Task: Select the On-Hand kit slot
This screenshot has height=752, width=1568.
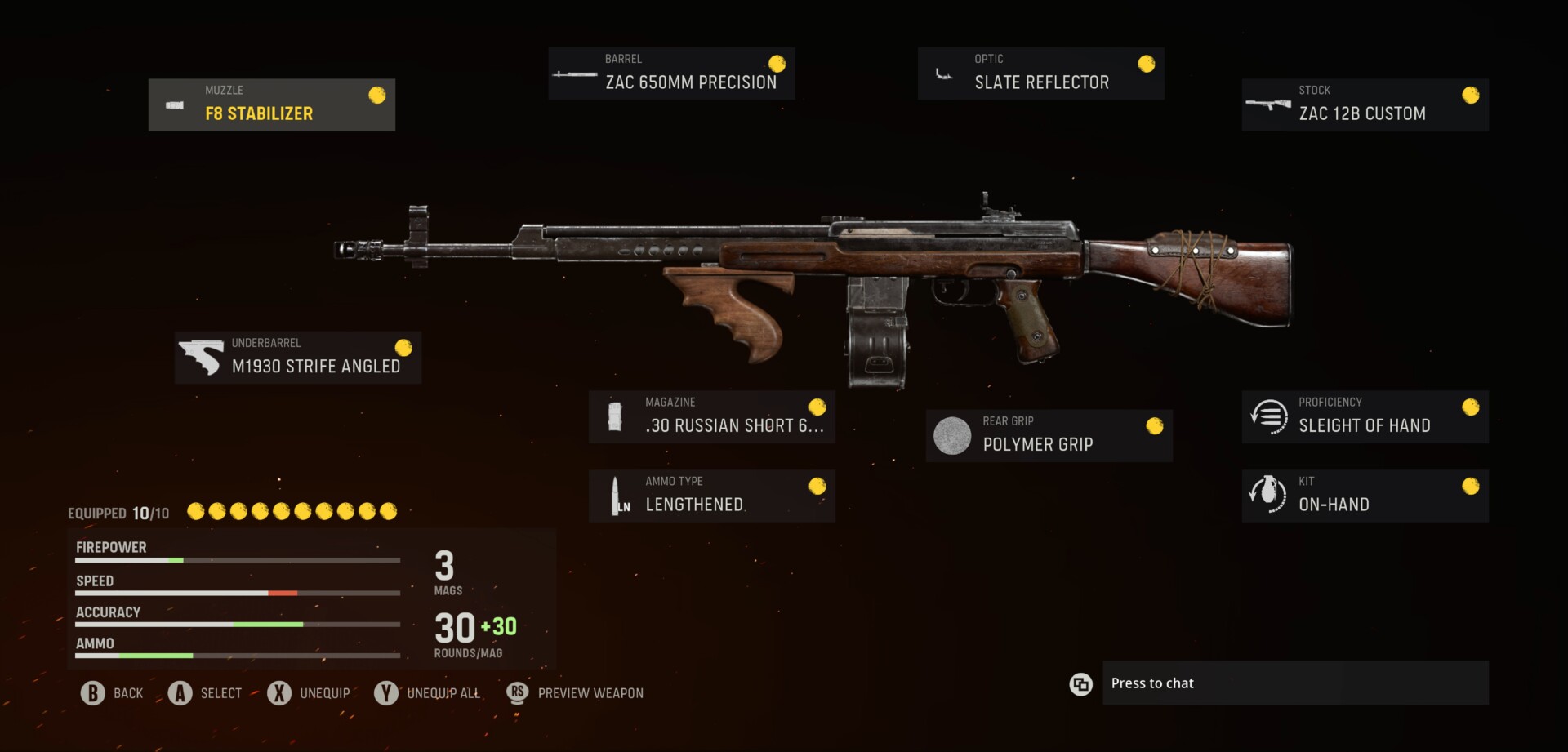Action: 1365,496
